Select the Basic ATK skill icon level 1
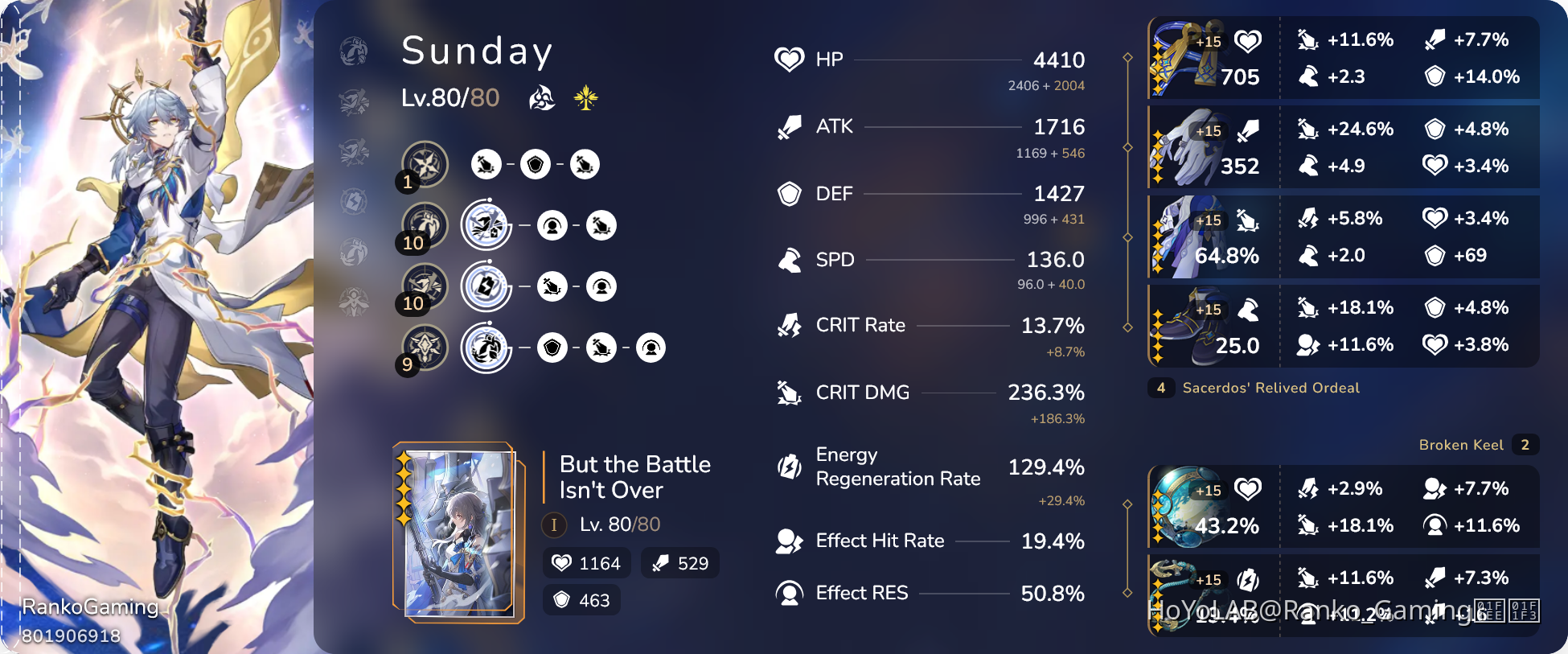The width and height of the screenshot is (1568, 654). (x=424, y=163)
